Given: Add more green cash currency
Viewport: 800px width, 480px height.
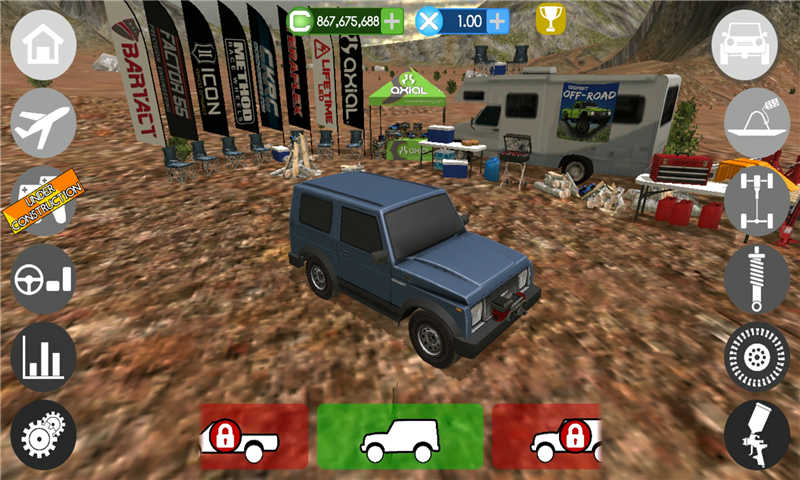Looking at the screenshot, I should [393, 20].
